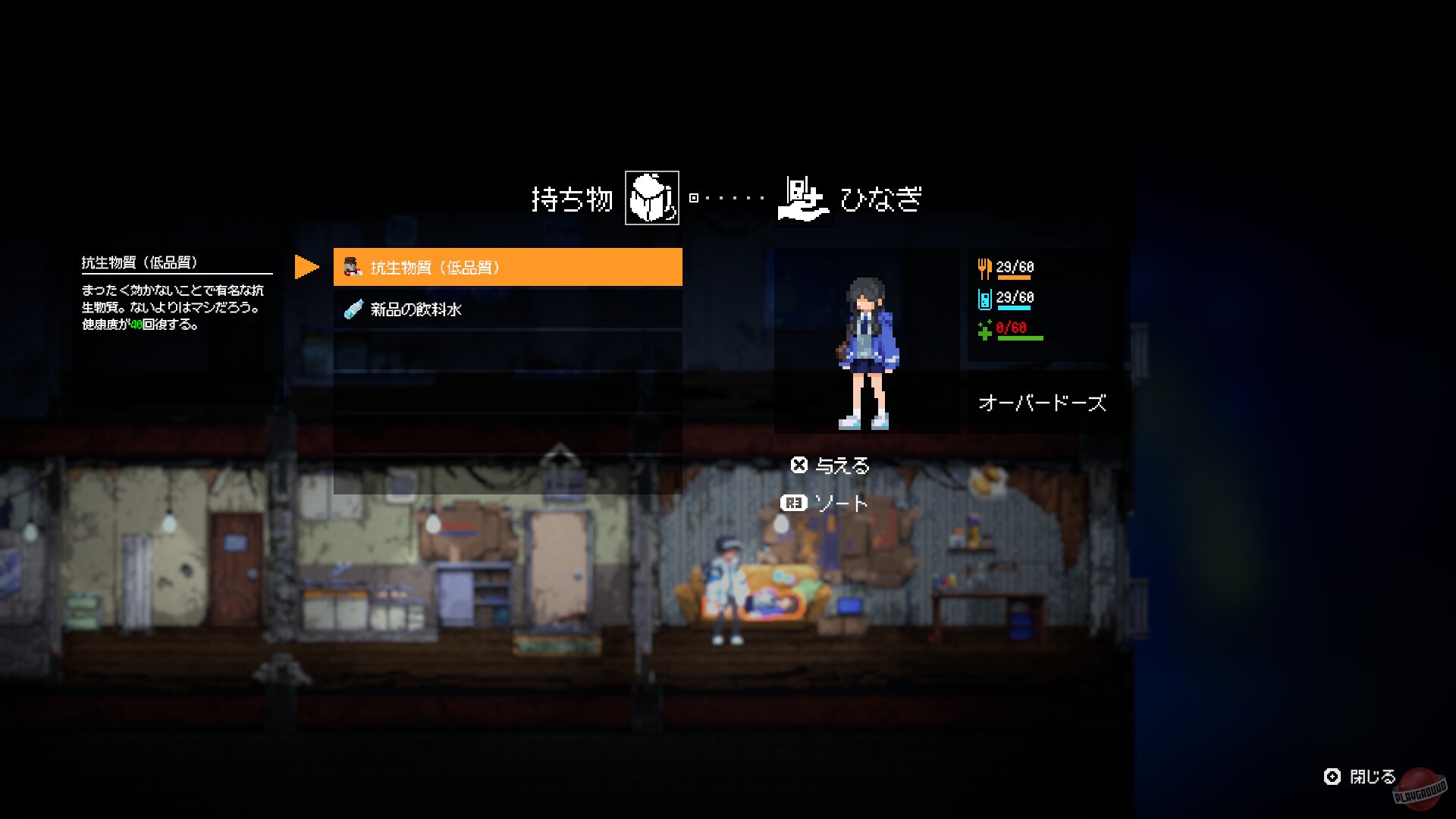Click the upward scroll arrow below the item list

tap(558, 455)
